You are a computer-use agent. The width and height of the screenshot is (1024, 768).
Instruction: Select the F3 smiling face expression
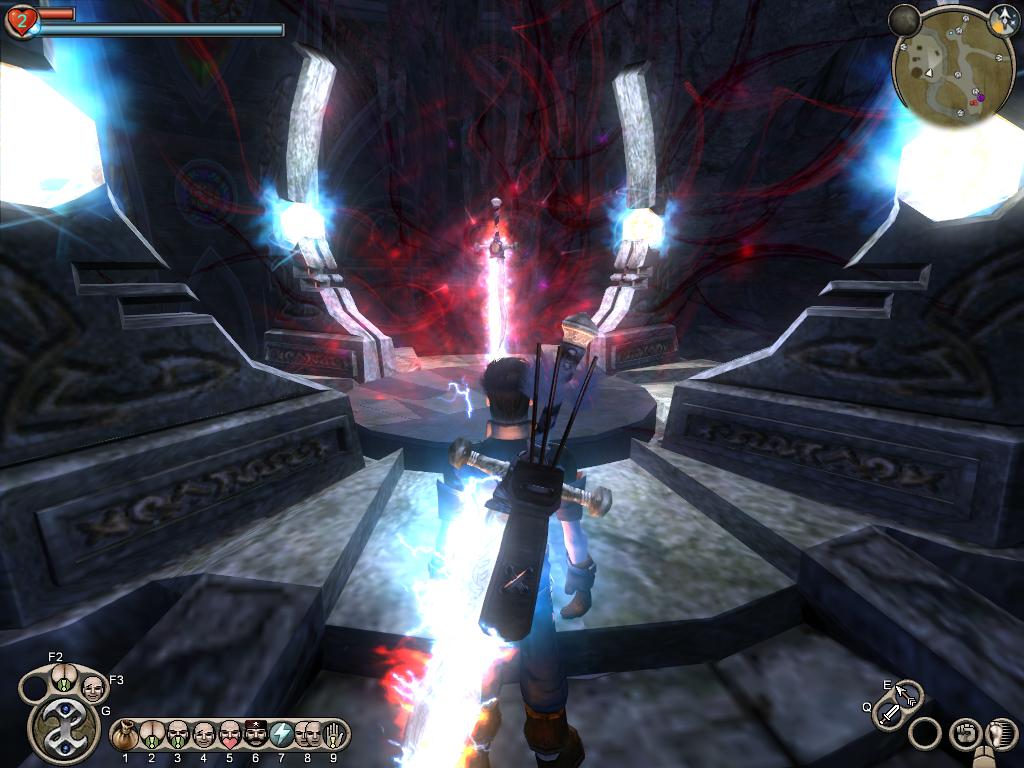(92, 688)
